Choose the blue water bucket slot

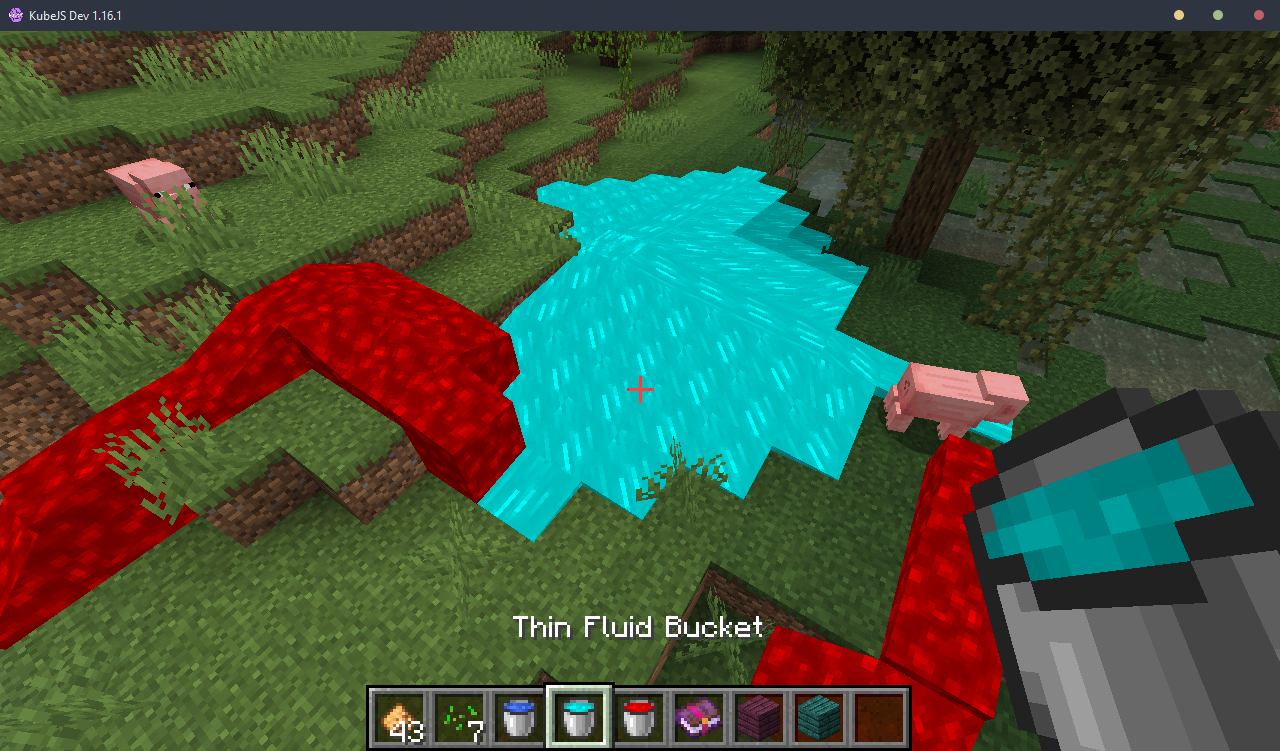[519, 717]
